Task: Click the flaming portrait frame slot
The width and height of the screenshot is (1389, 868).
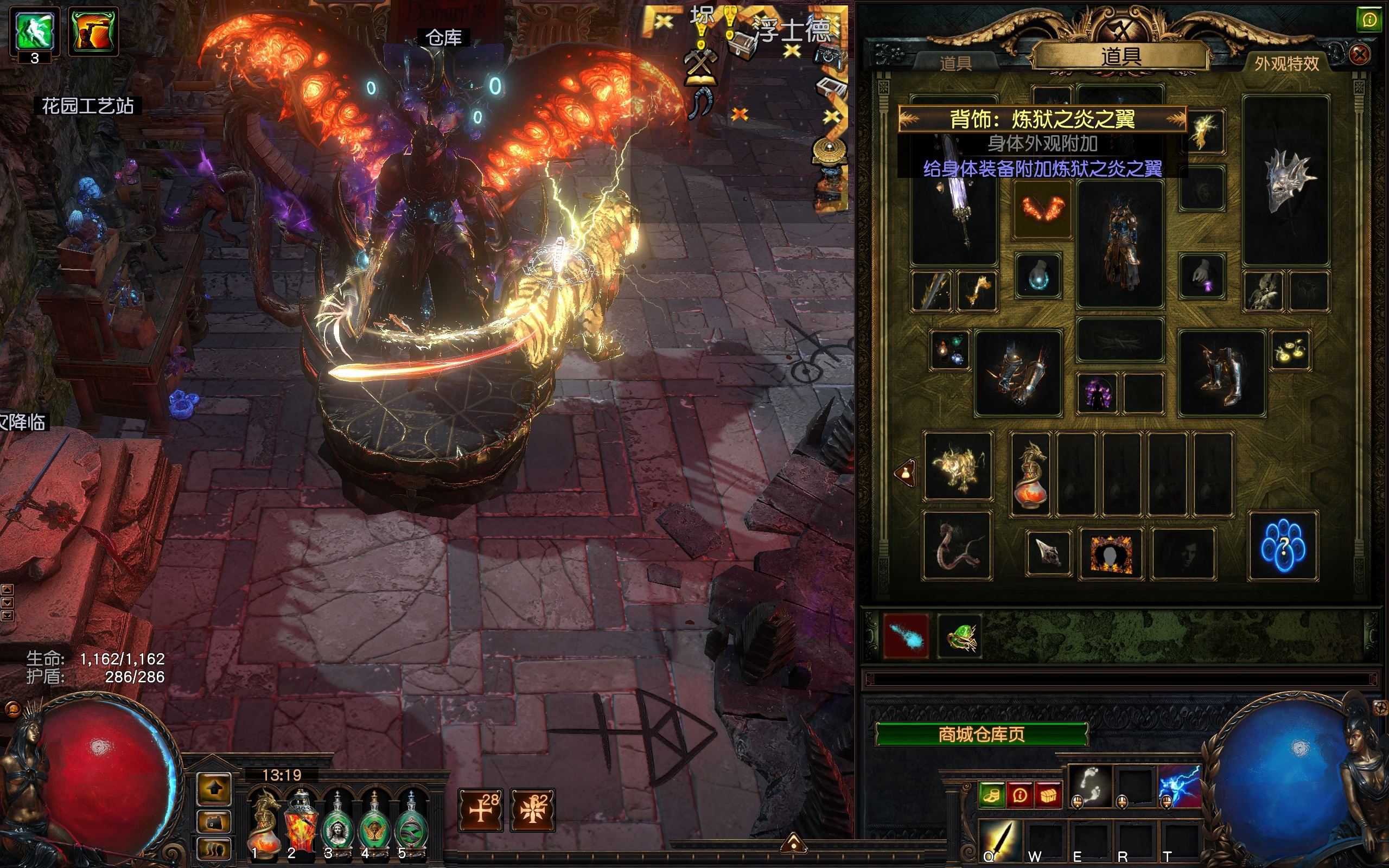Action: [1111, 553]
